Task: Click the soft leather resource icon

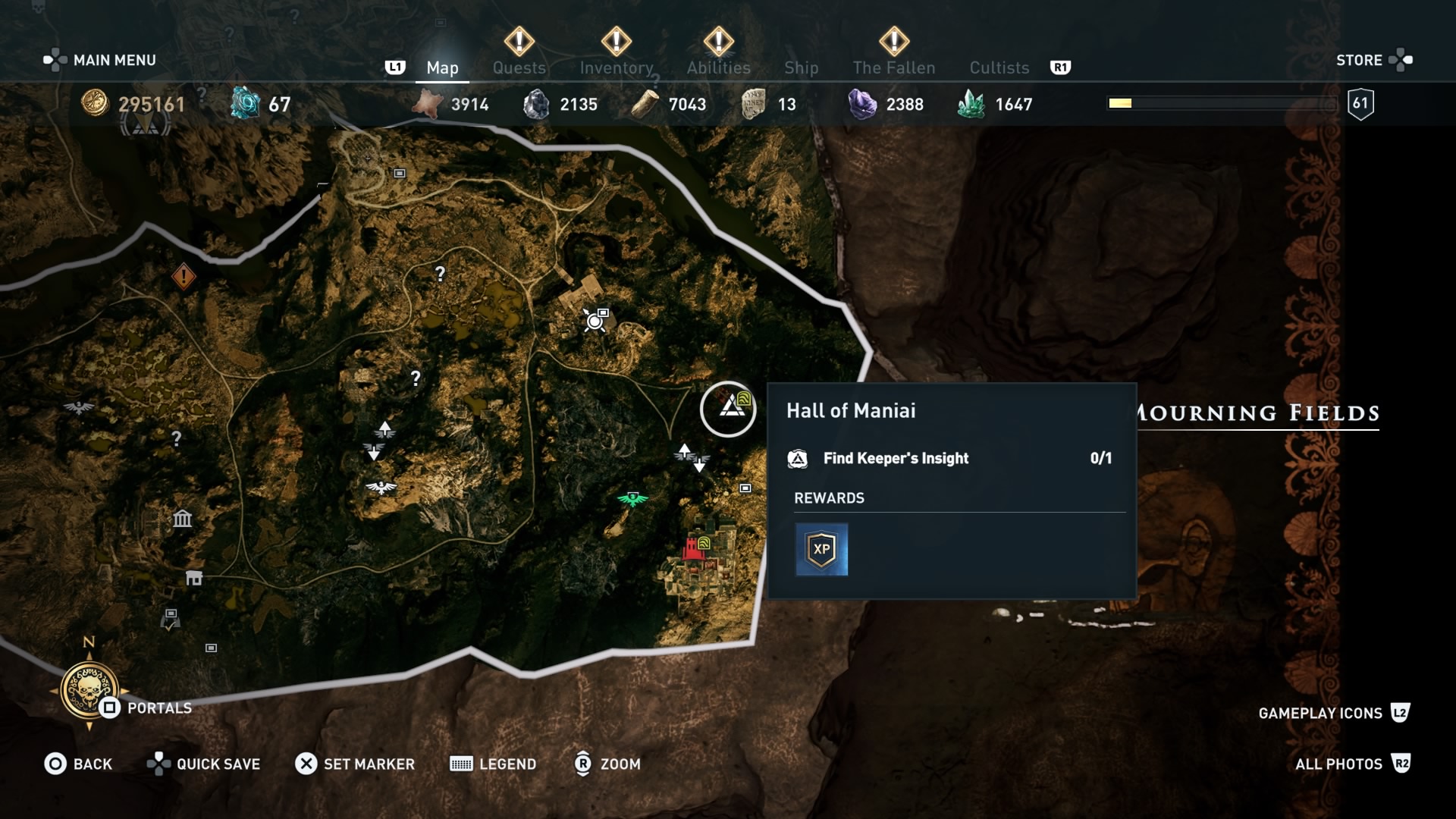Action: 428,104
